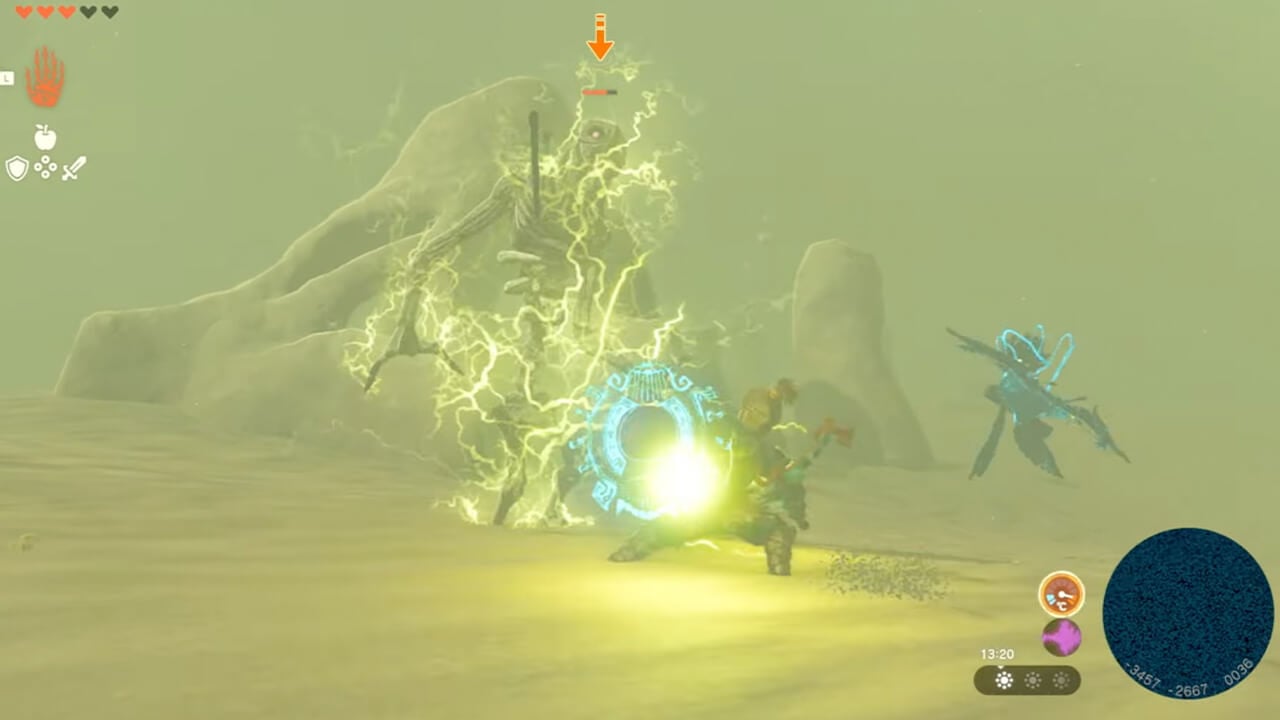Select the purple gloom ability icon

[x=1060, y=638]
